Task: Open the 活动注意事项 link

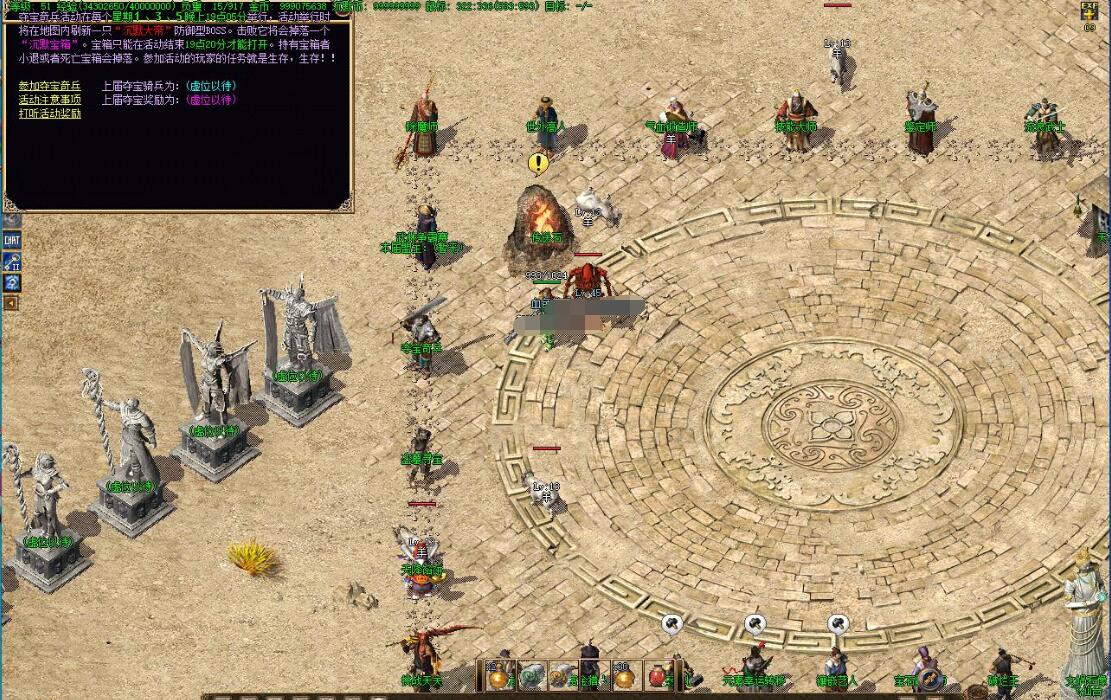Action: (50, 100)
